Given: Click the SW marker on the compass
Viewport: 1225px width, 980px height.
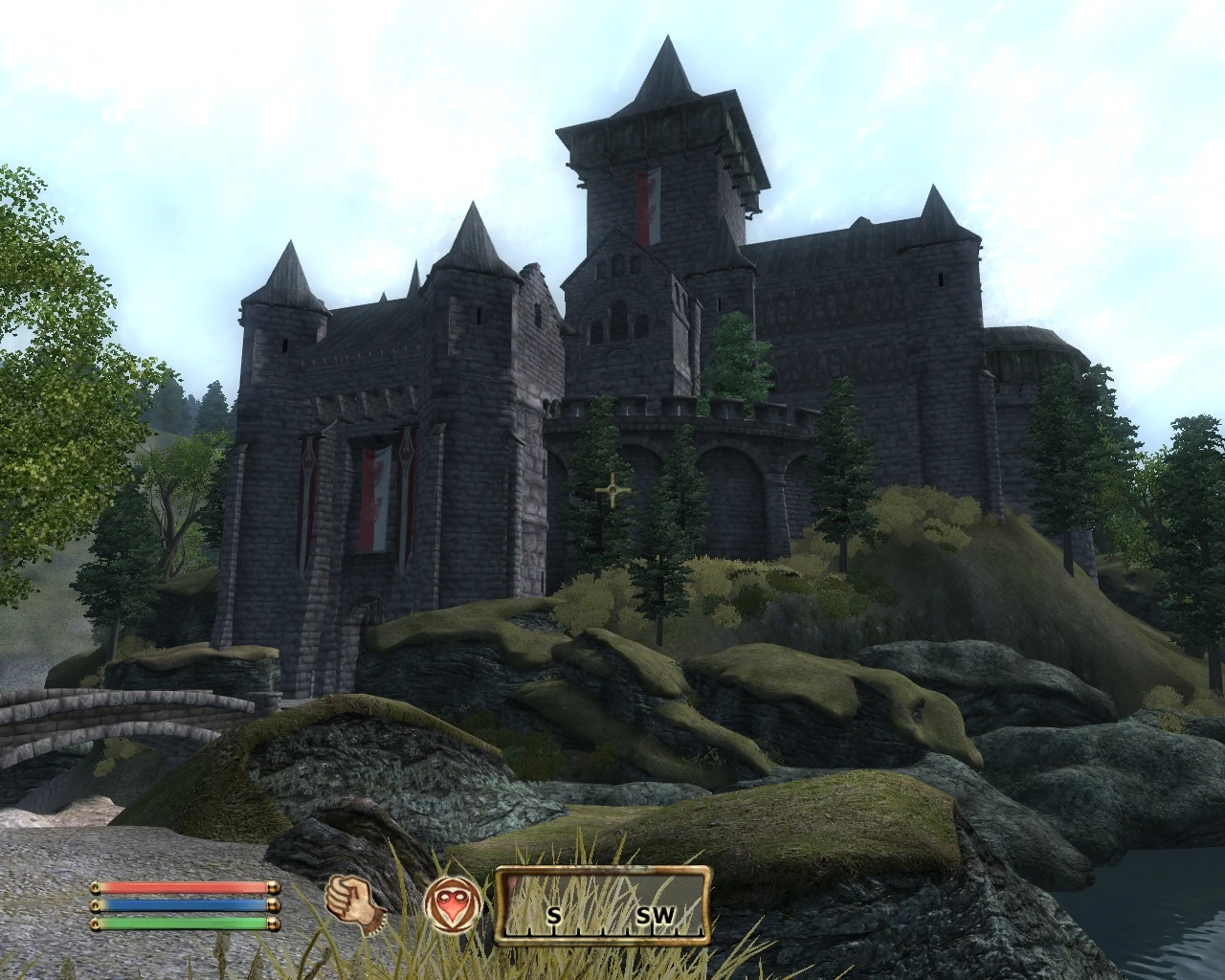Looking at the screenshot, I should pos(655,915).
